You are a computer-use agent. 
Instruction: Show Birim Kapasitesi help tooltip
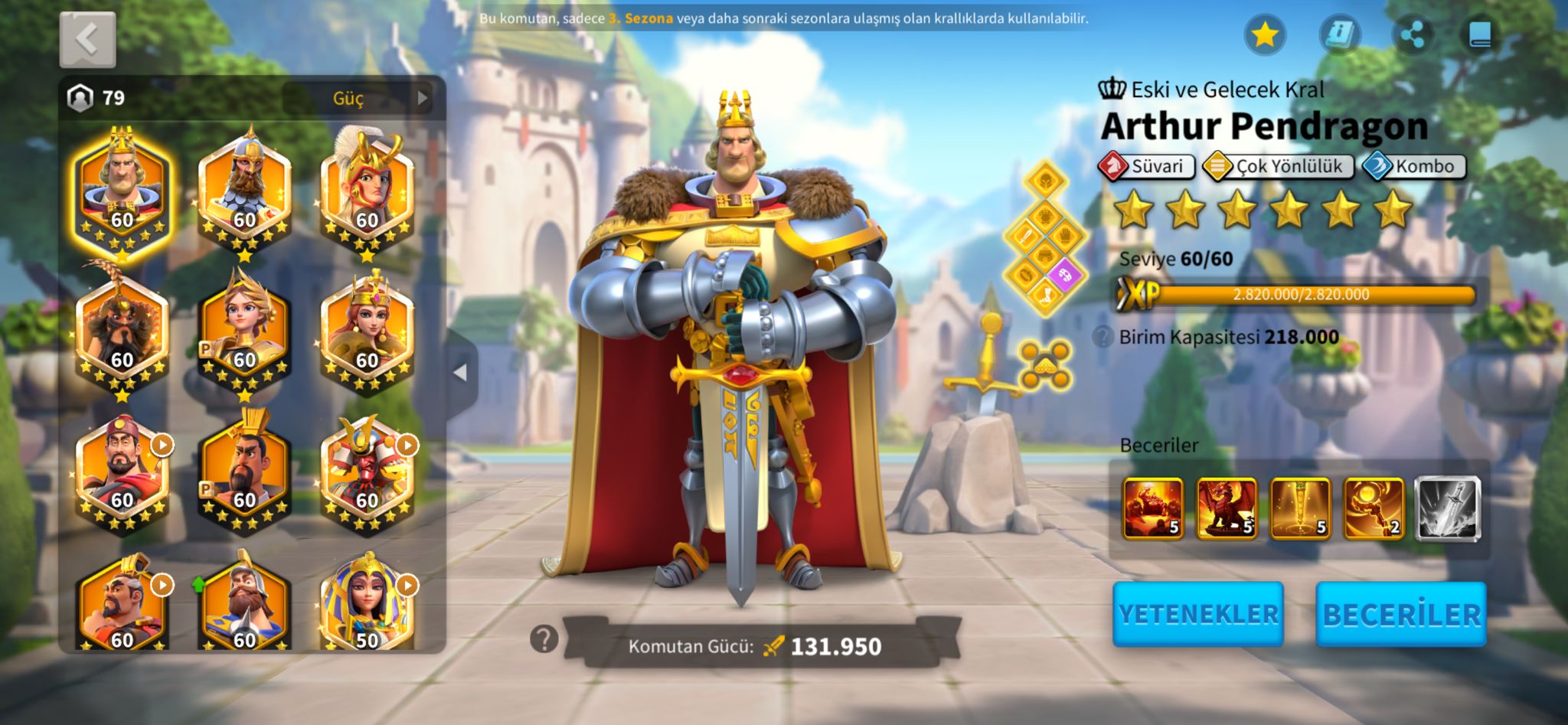tap(1102, 337)
